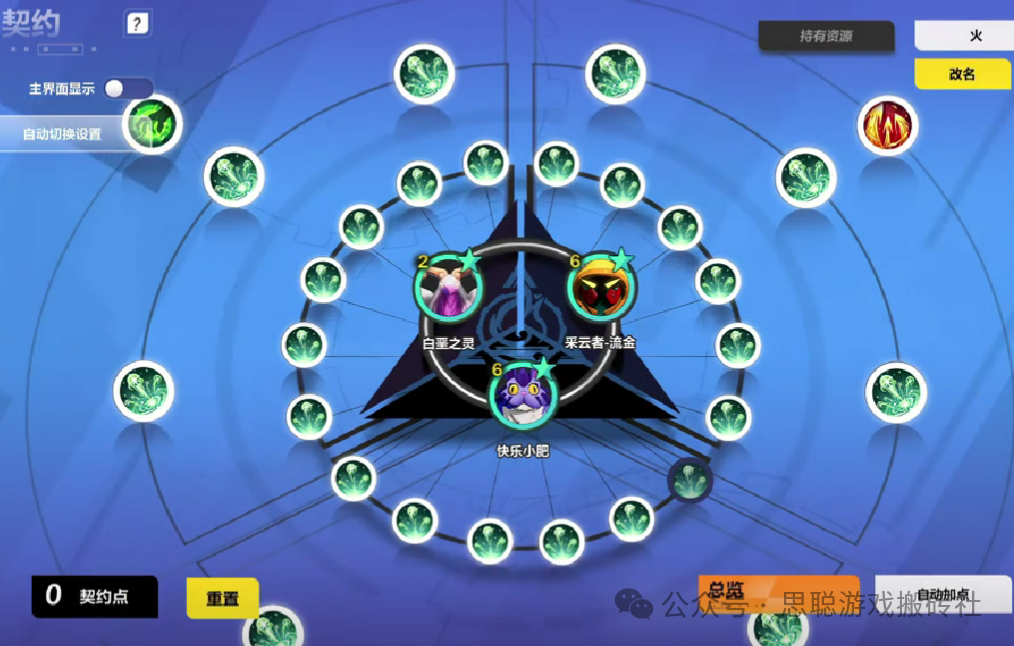Open the orange 总览 overview button

[778, 591]
